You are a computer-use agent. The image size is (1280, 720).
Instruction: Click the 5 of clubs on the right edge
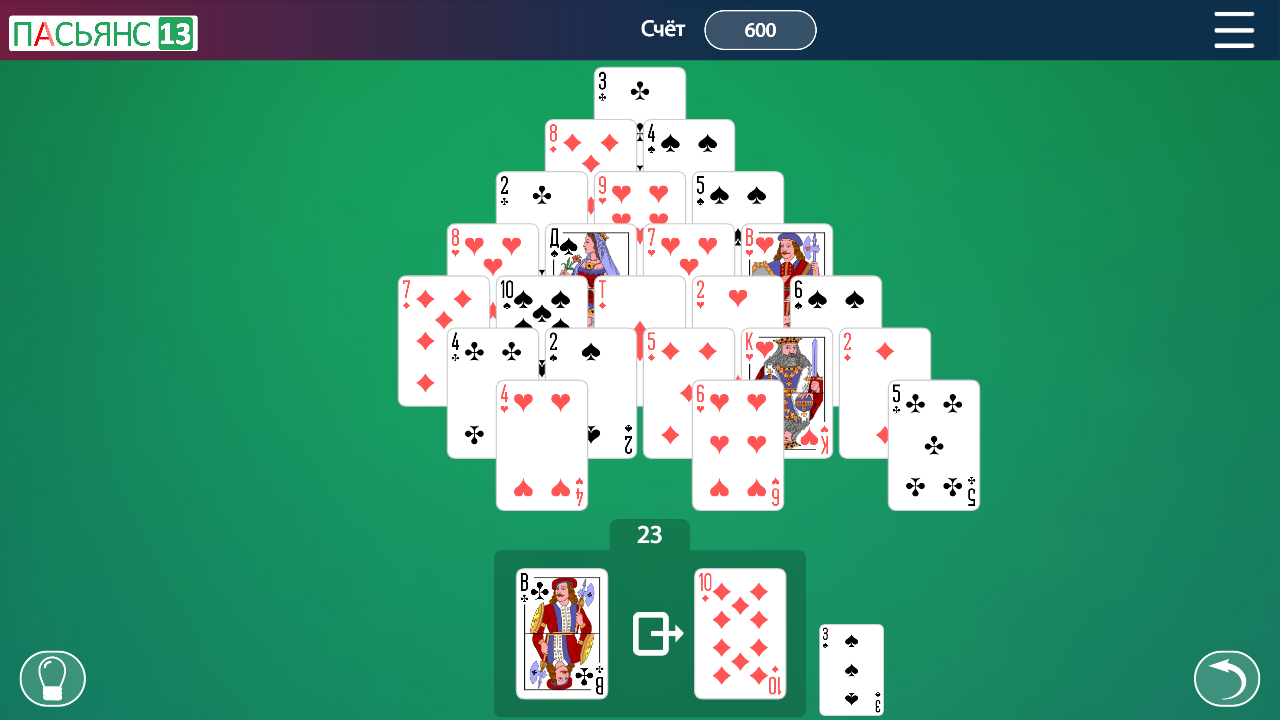pos(933,445)
